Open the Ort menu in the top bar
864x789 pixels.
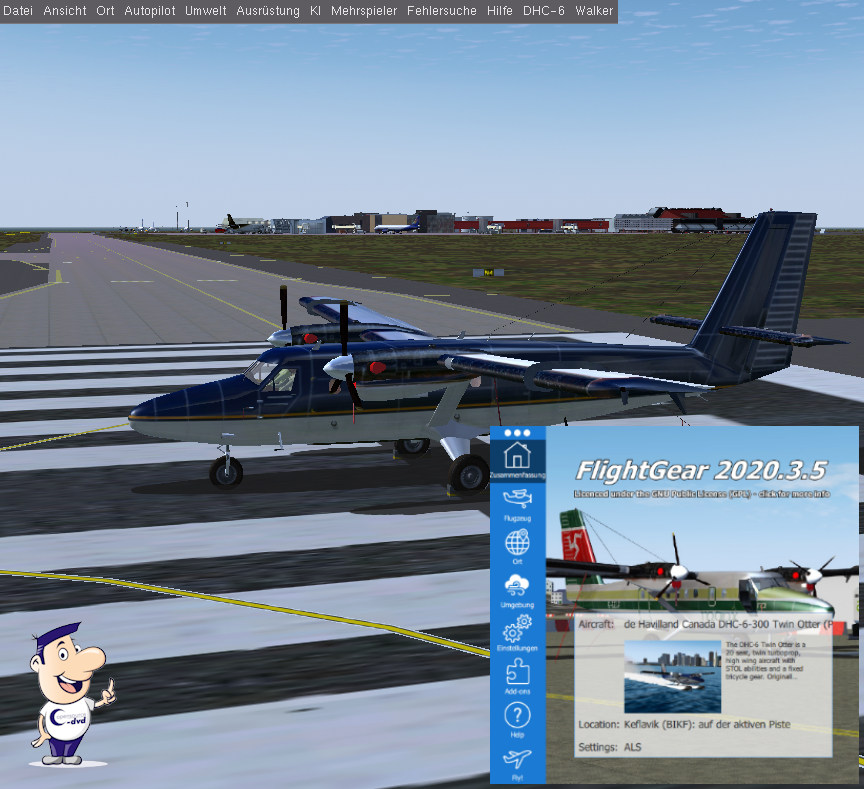pos(105,10)
